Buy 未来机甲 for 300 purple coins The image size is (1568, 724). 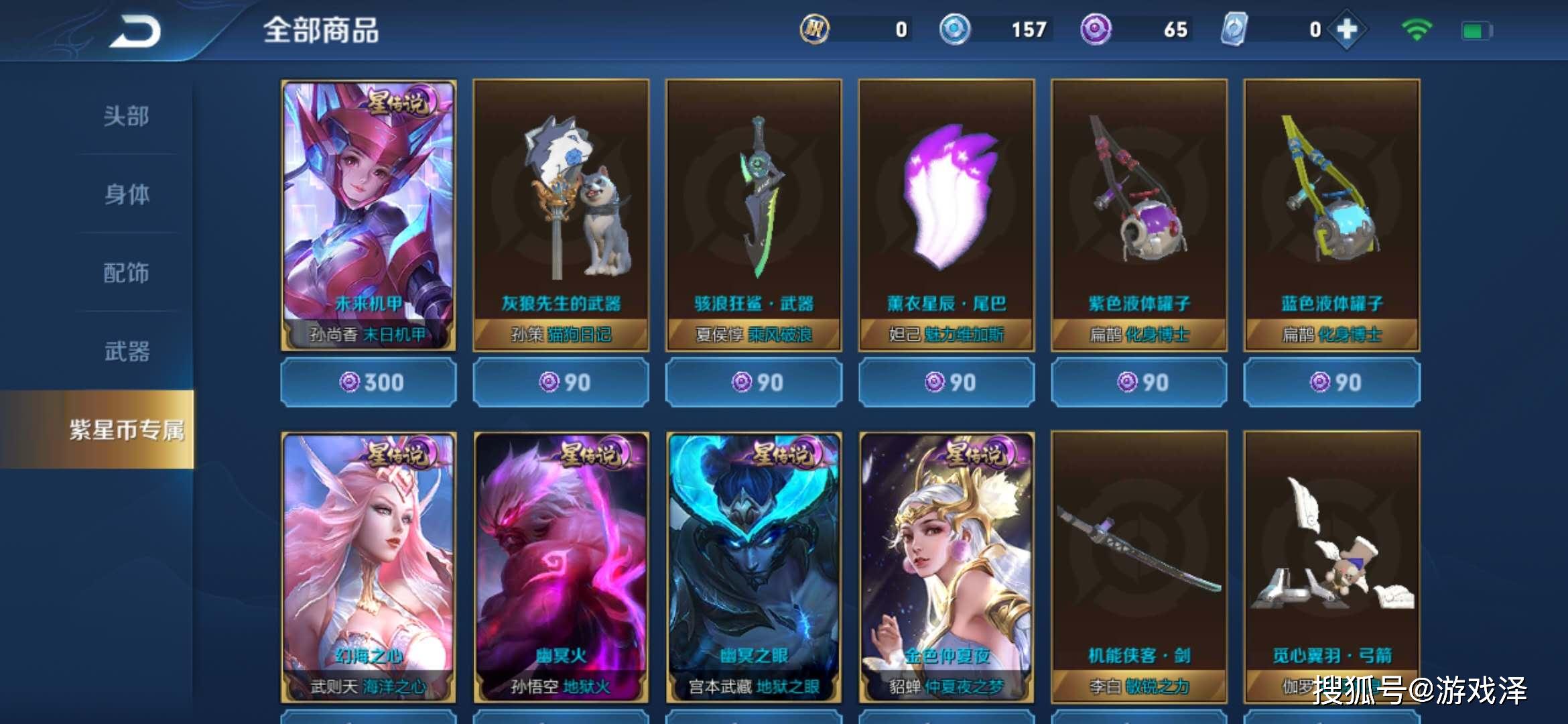(x=369, y=383)
